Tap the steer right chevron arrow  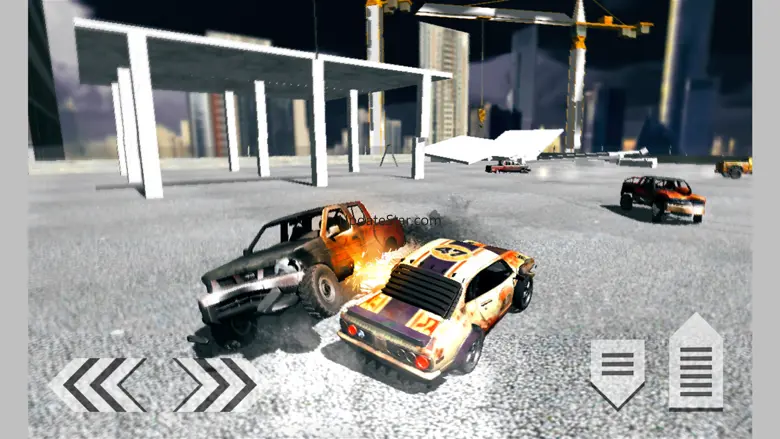[214, 384]
